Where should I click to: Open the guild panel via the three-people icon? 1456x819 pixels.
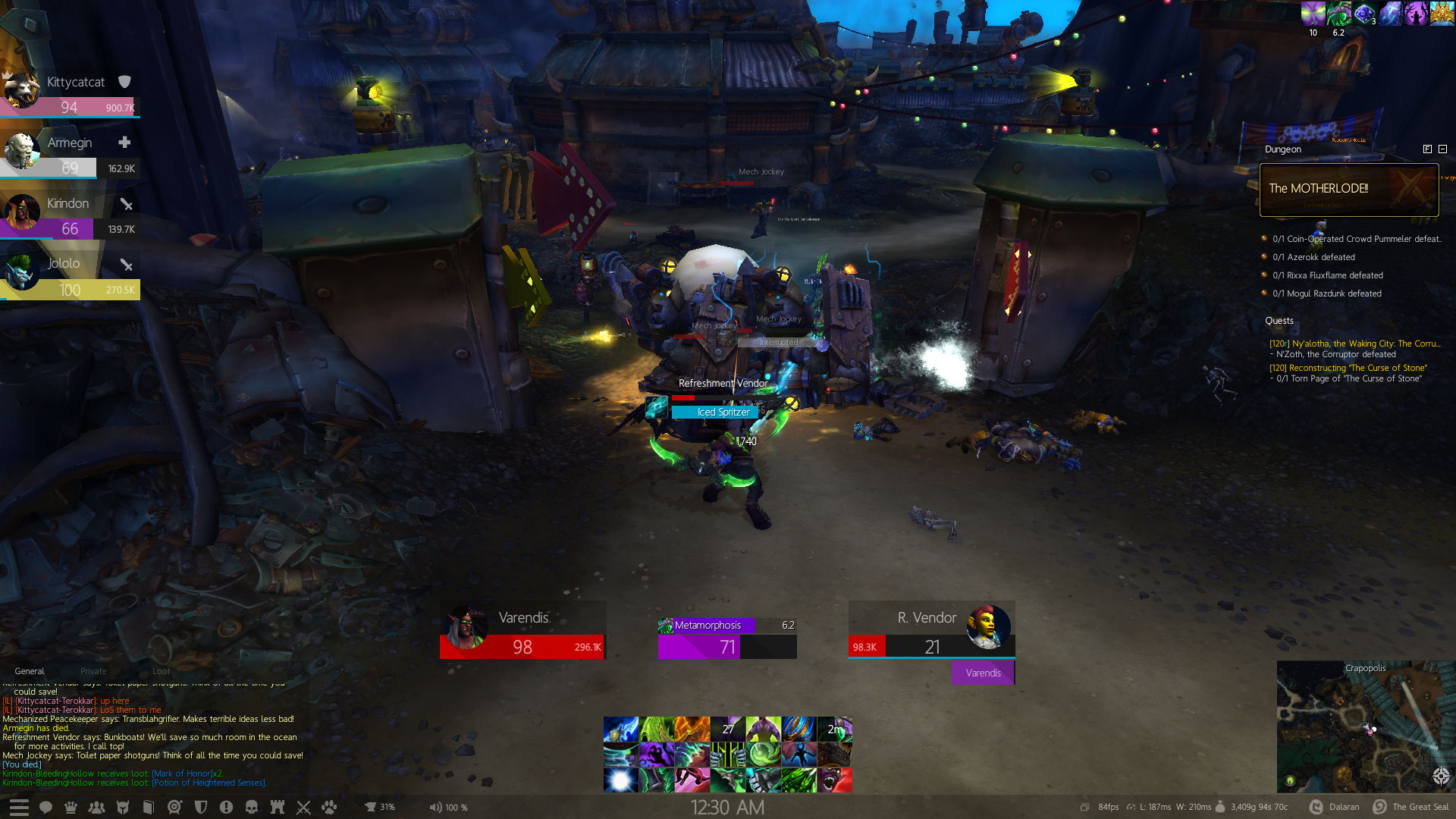click(x=96, y=807)
